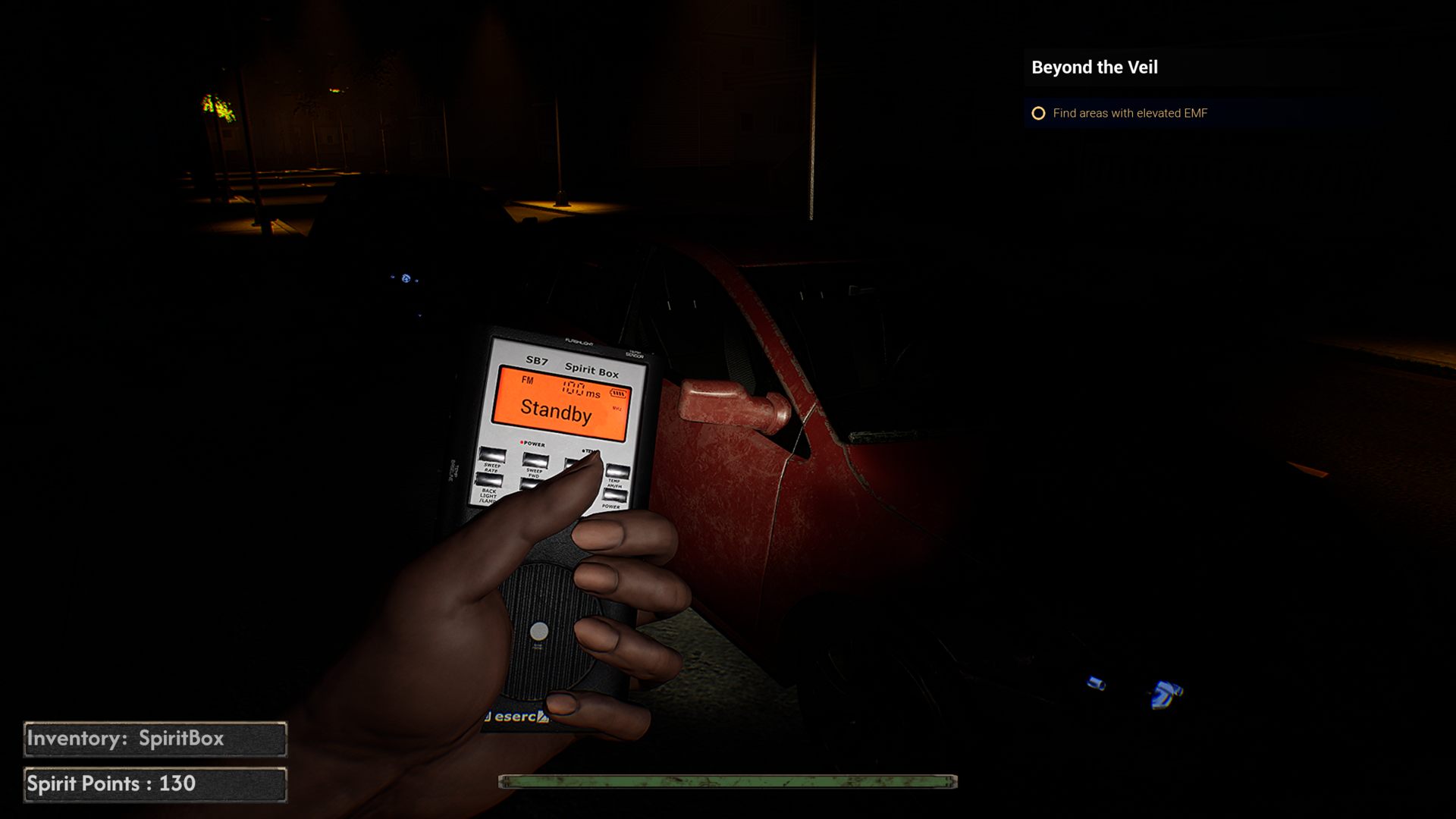Screen dimensions: 1456x819
Task: Click the Find areas with elevated EMF objective
Action: (x=1129, y=114)
